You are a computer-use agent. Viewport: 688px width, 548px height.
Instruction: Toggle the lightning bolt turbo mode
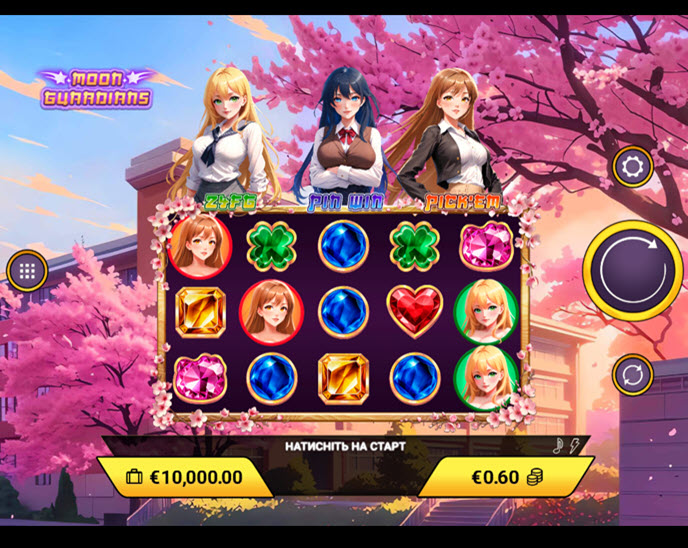click(574, 445)
